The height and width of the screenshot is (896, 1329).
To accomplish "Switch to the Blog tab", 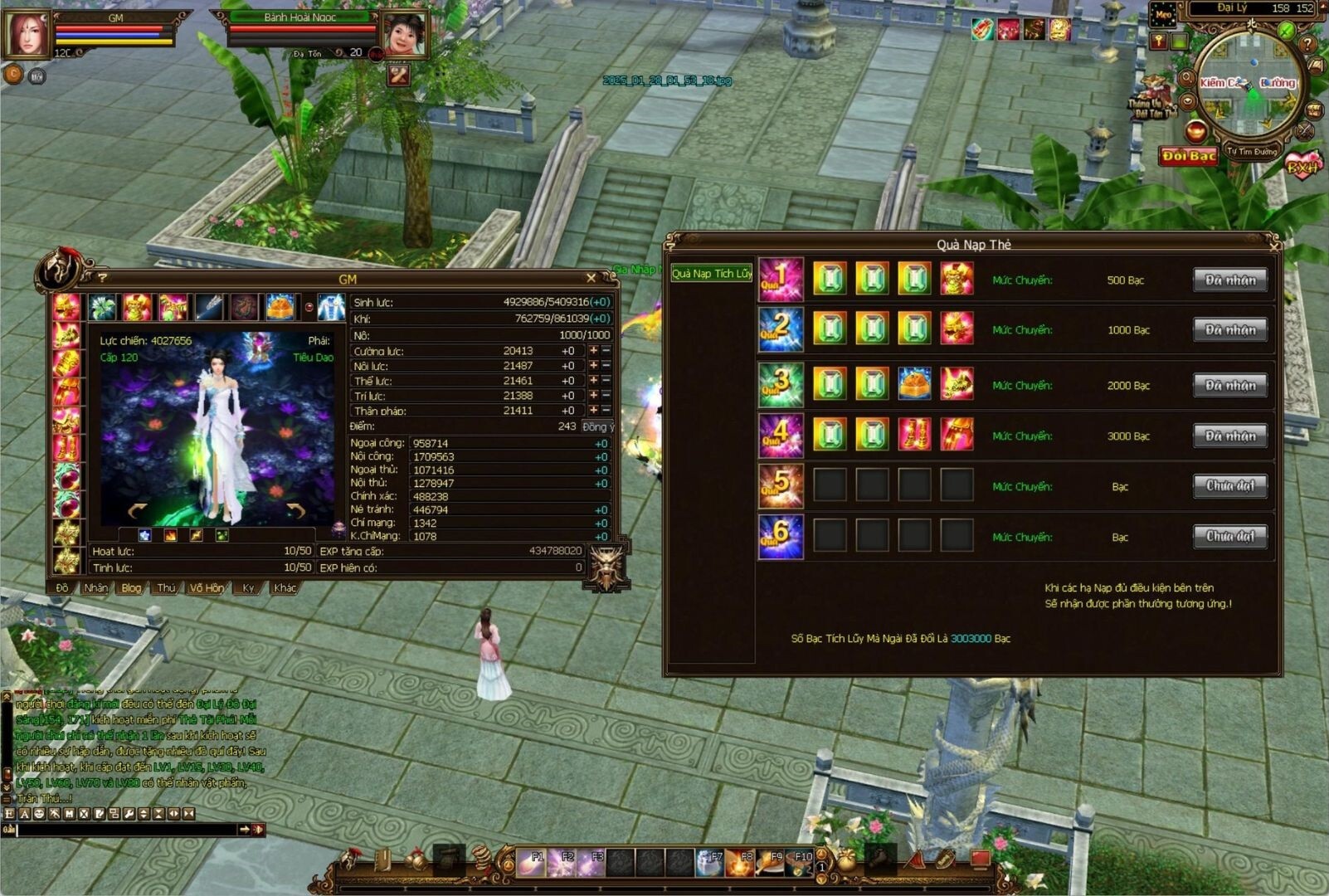I will pos(131,588).
